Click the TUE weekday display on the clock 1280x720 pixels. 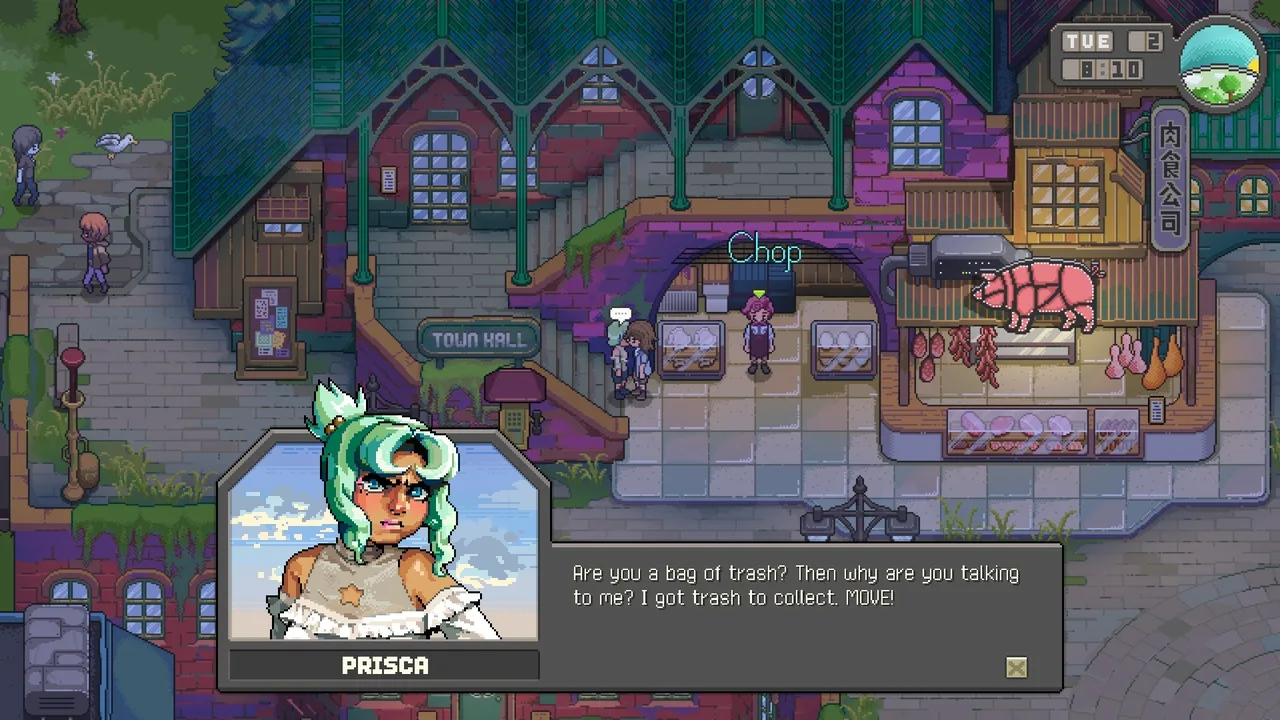[1088, 42]
